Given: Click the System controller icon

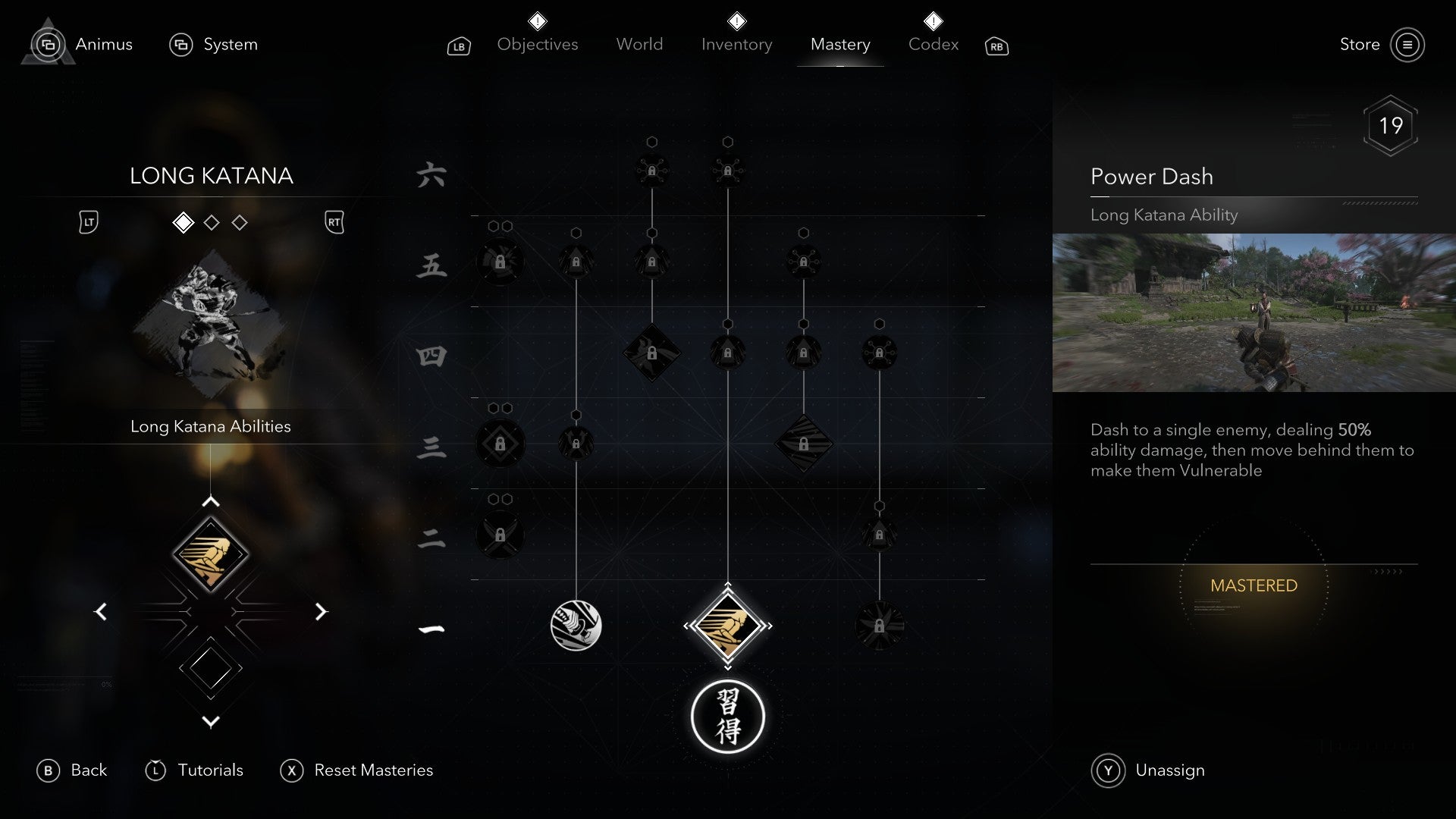Looking at the screenshot, I should click(180, 45).
